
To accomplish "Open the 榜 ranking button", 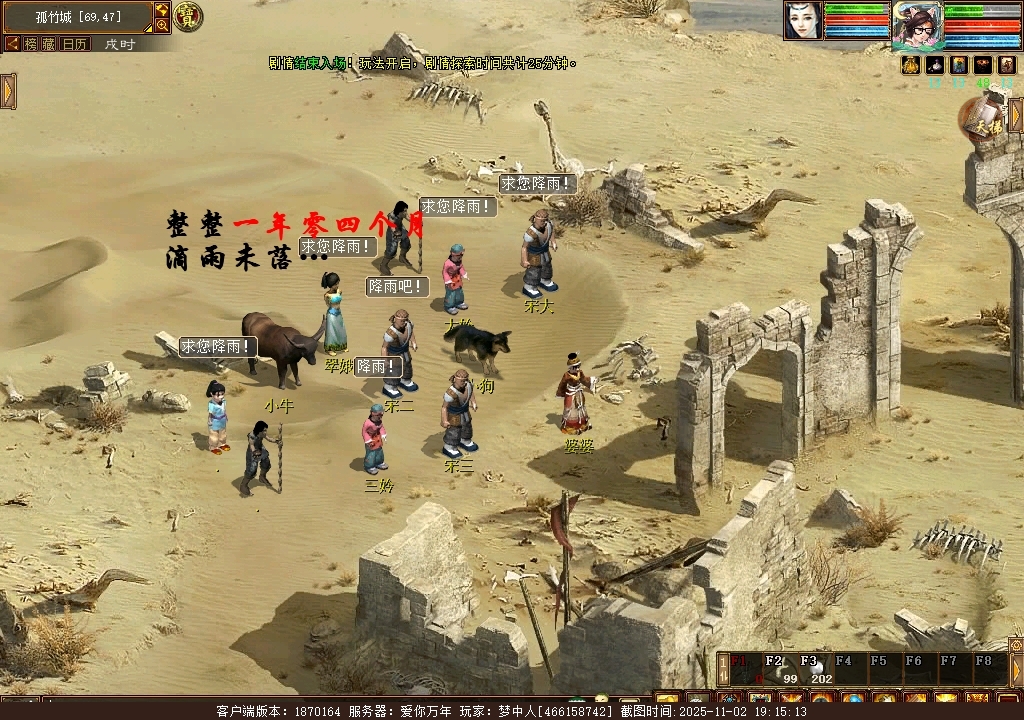I will click(30, 44).
